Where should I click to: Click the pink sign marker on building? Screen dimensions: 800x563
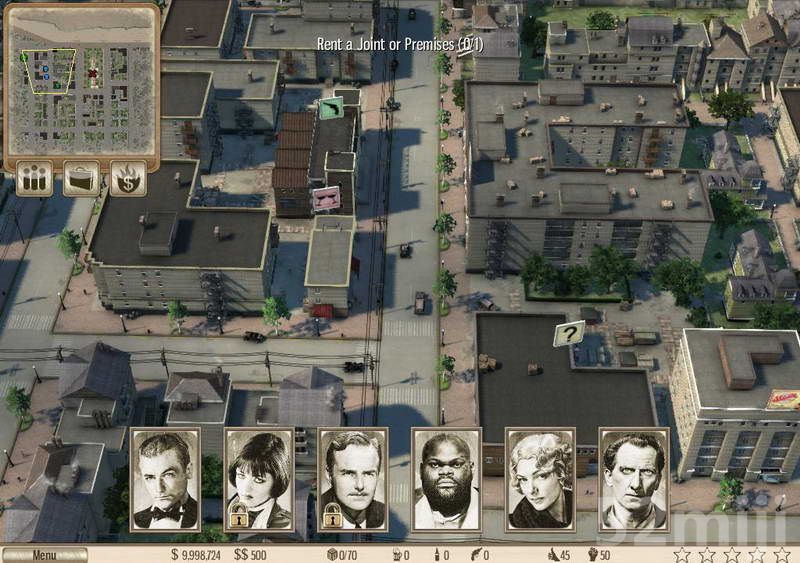tap(326, 197)
